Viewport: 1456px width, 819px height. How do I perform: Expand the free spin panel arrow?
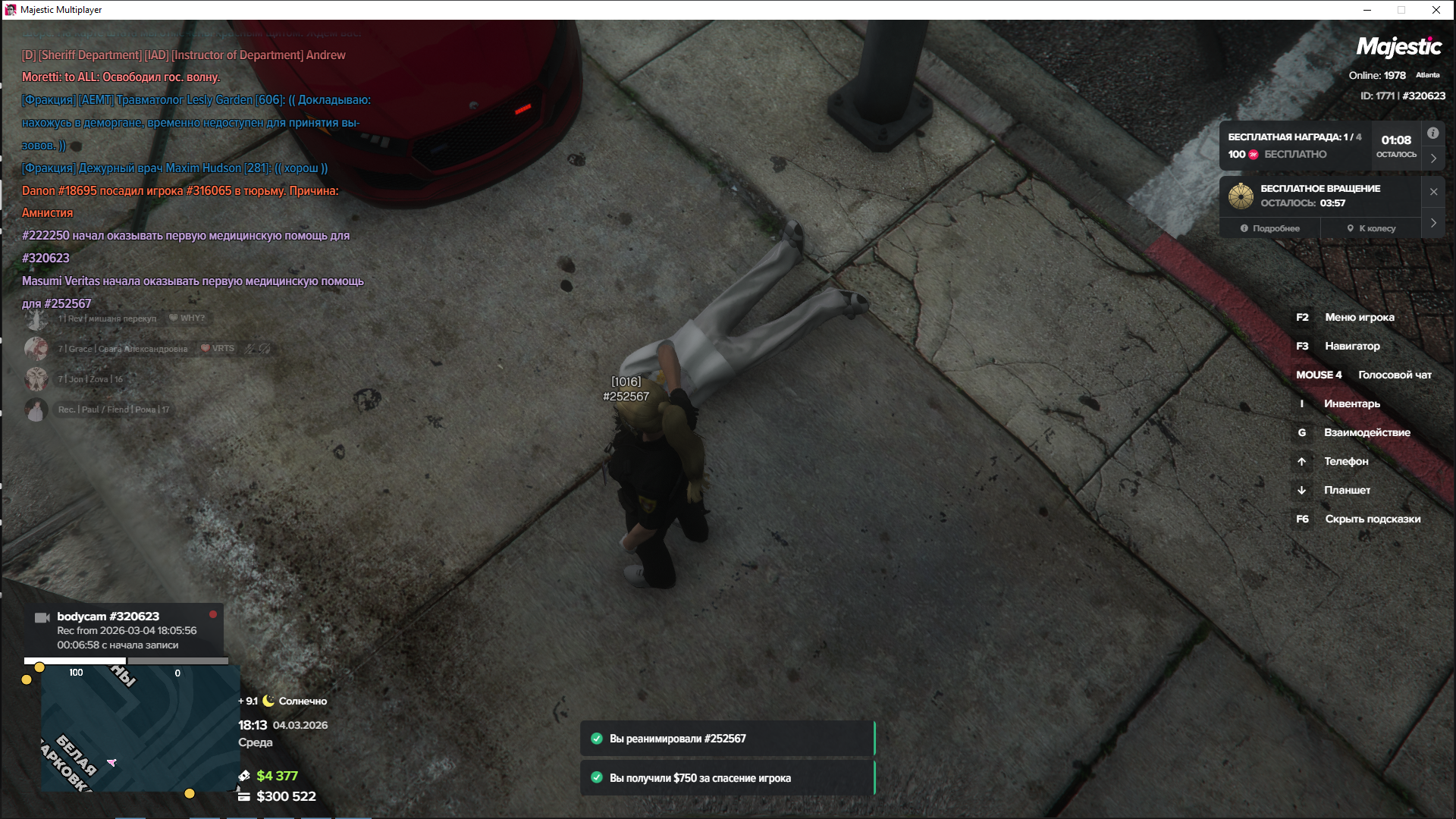pyautogui.click(x=1433, y=223)
